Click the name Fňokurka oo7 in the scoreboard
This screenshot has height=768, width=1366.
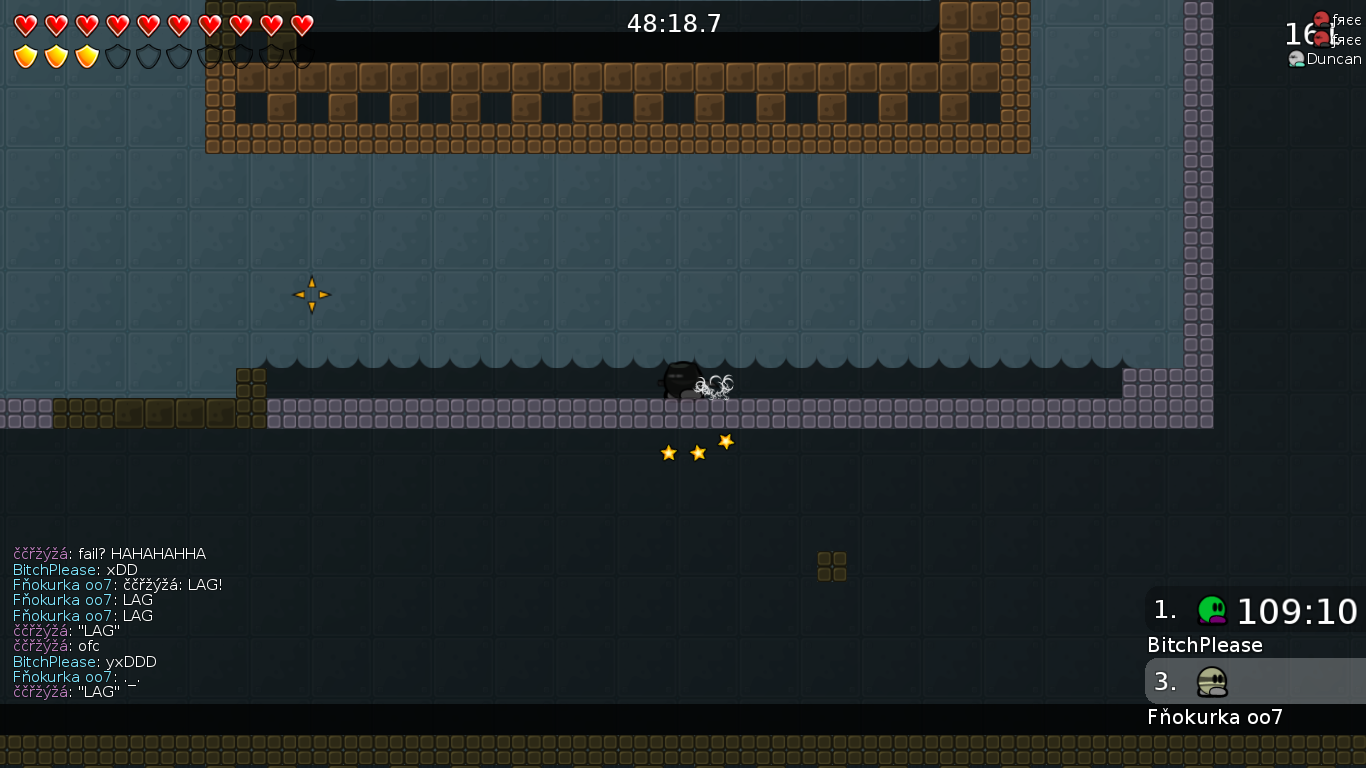[1215, 717]
